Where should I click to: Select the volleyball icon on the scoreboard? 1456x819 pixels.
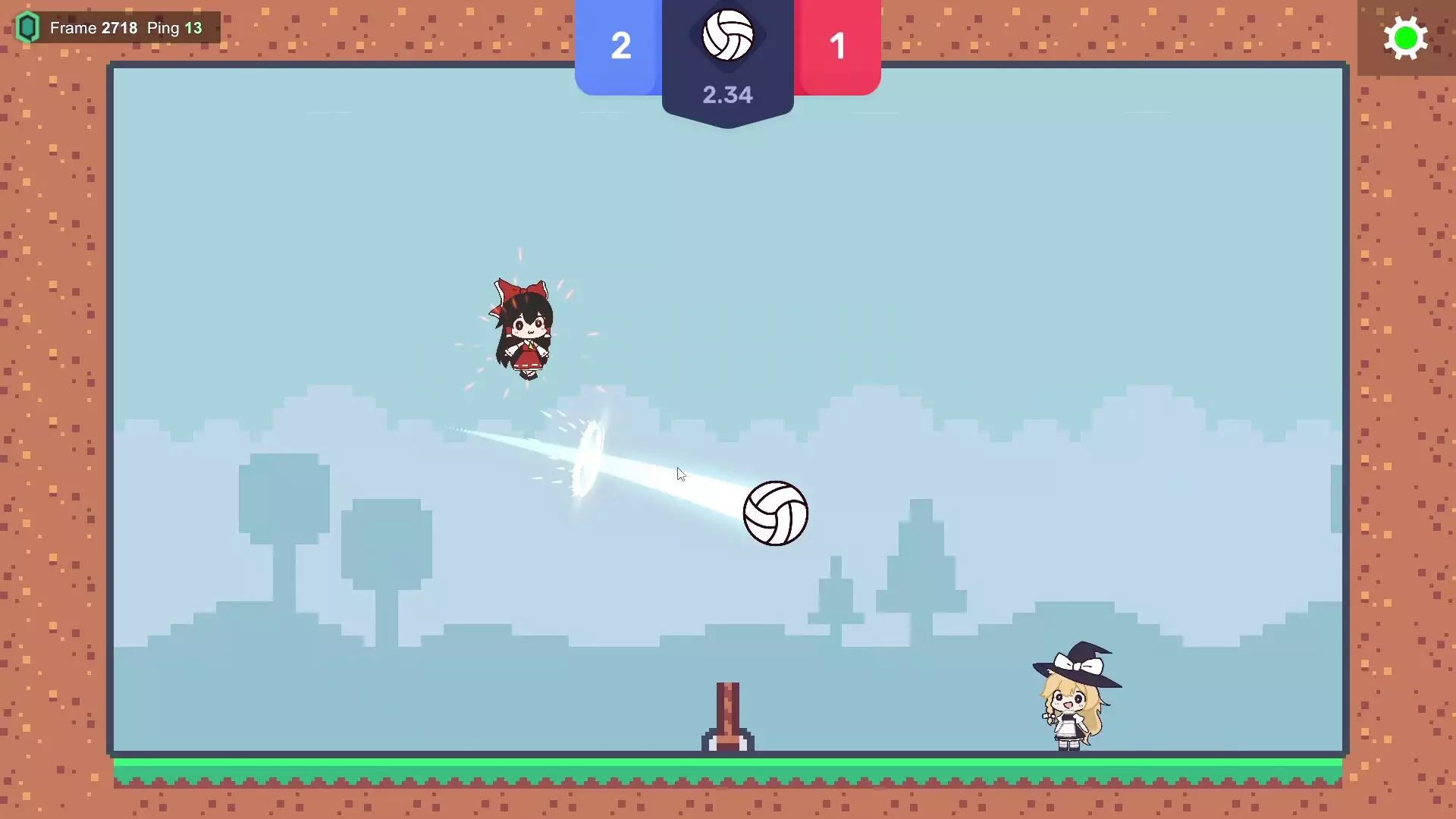tap(728, 33)
